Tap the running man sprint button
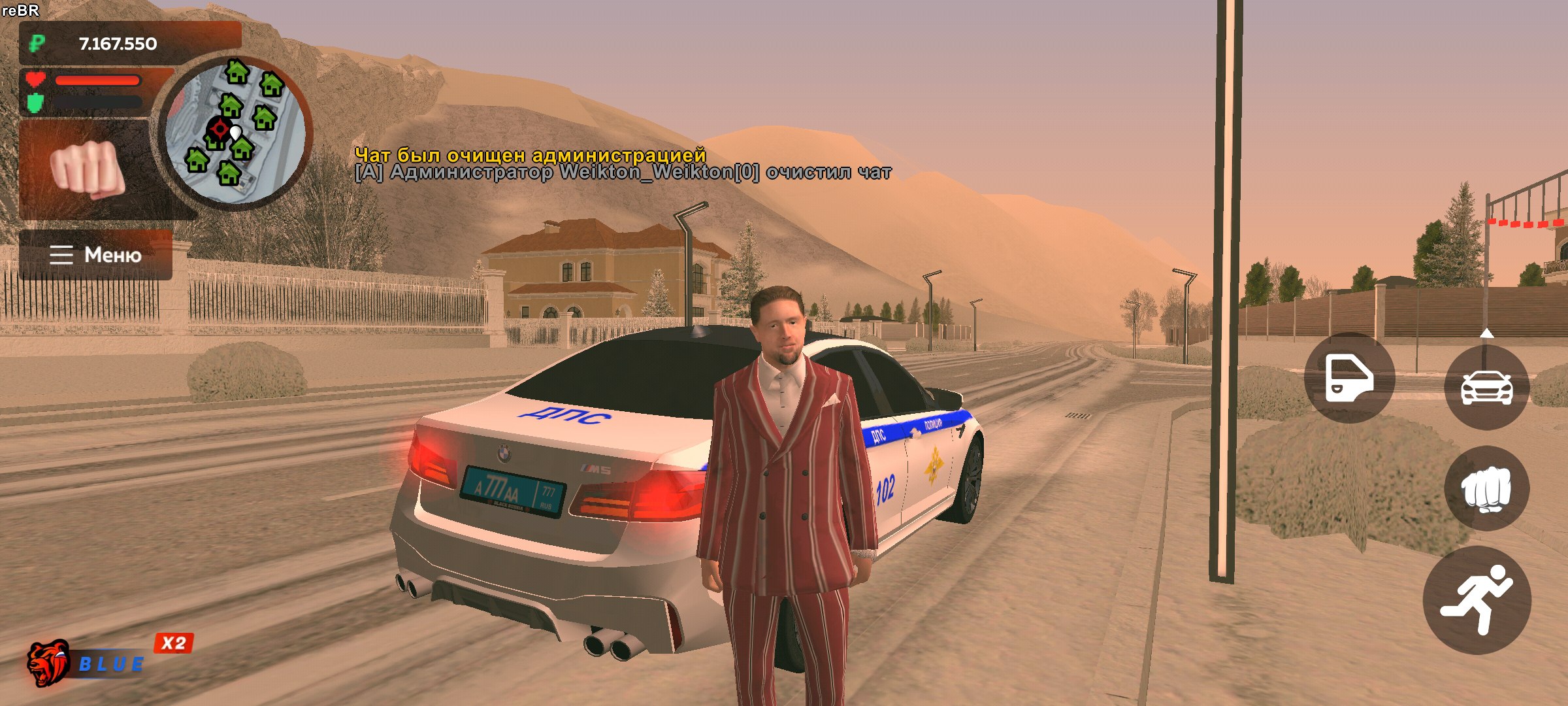 pos(1477,600)
